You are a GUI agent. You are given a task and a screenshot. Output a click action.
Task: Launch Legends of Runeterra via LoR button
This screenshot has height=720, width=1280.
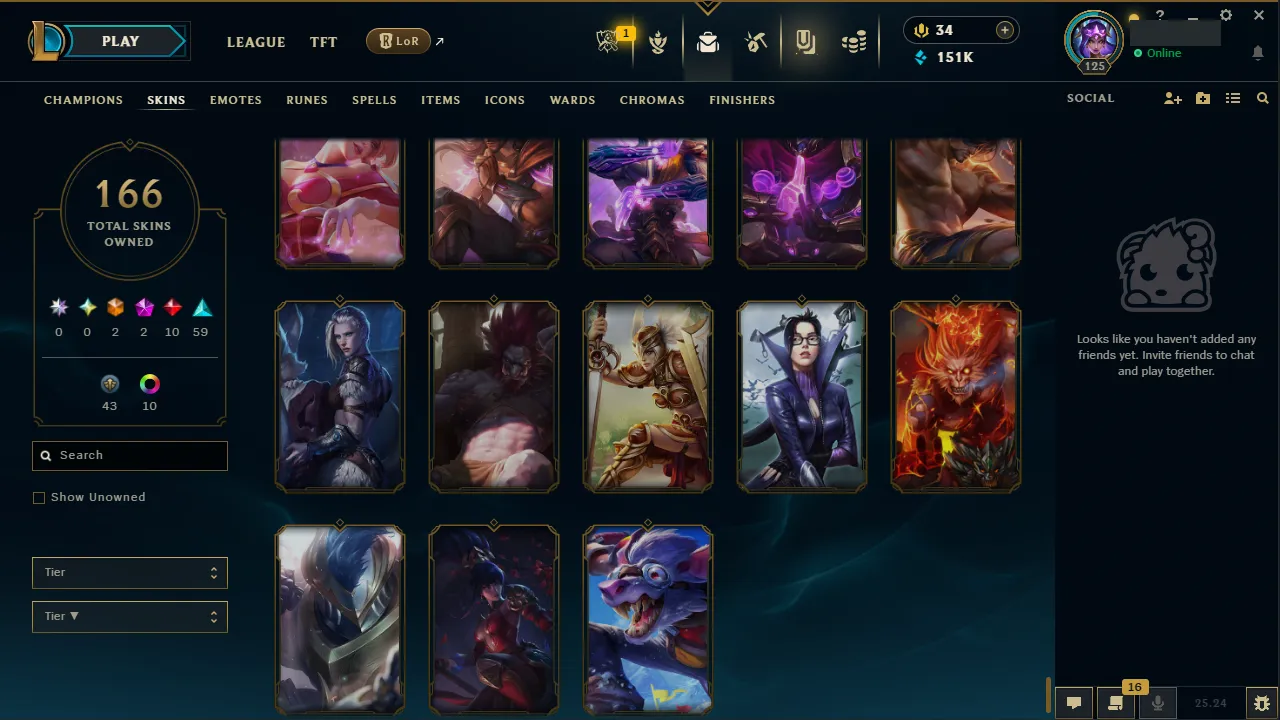[x=398, y=41]
